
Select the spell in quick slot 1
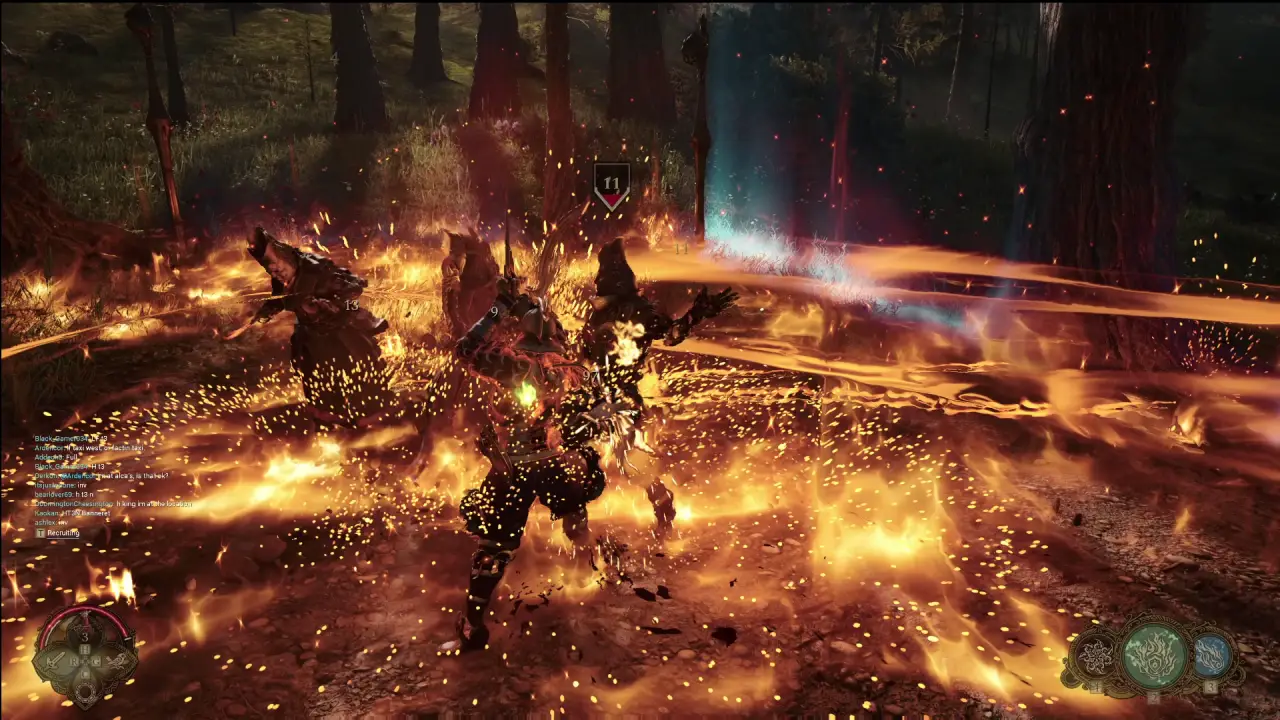click(1094, 654)
